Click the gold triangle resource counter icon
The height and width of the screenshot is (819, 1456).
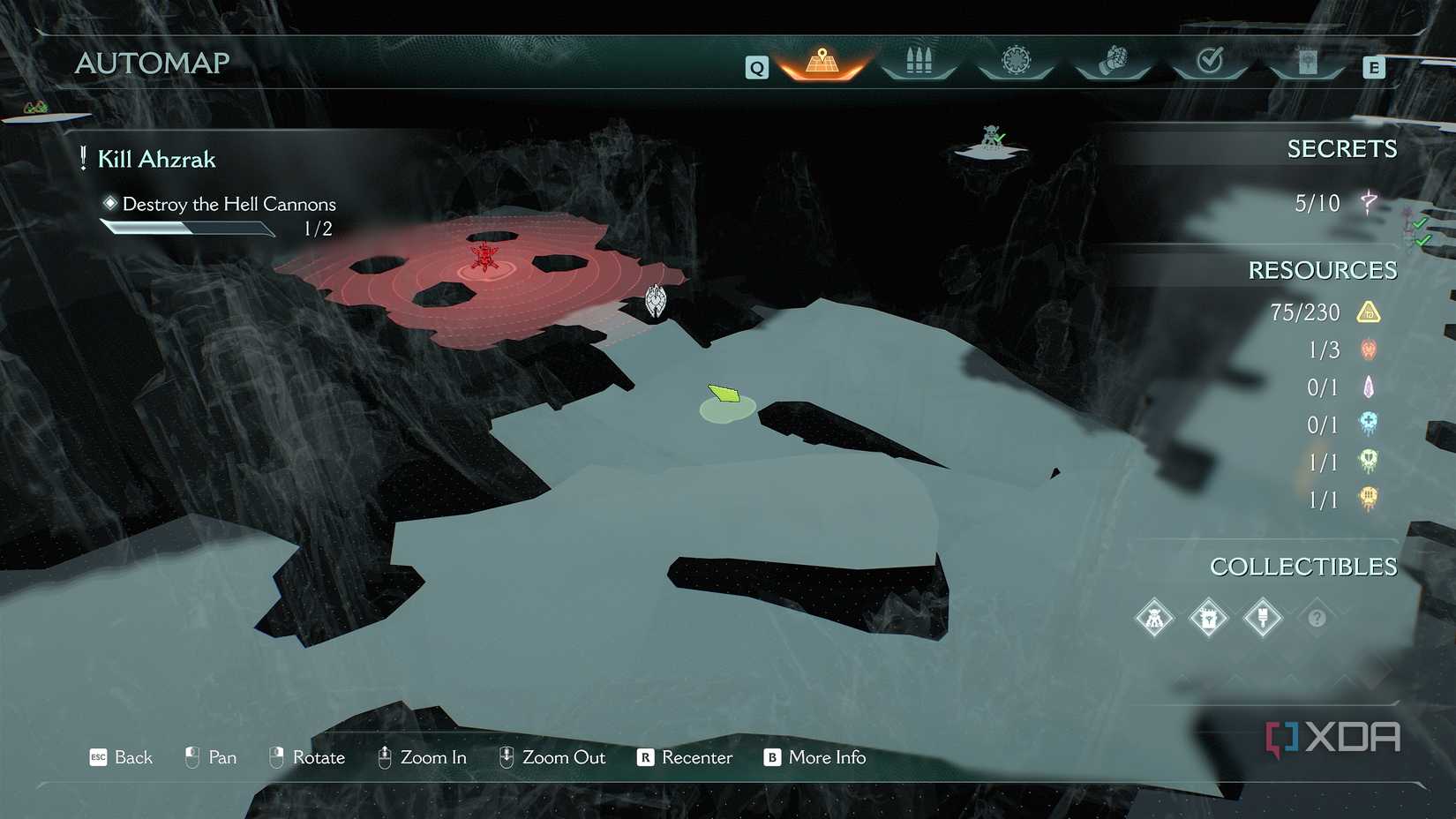[x=1370, y=312]
